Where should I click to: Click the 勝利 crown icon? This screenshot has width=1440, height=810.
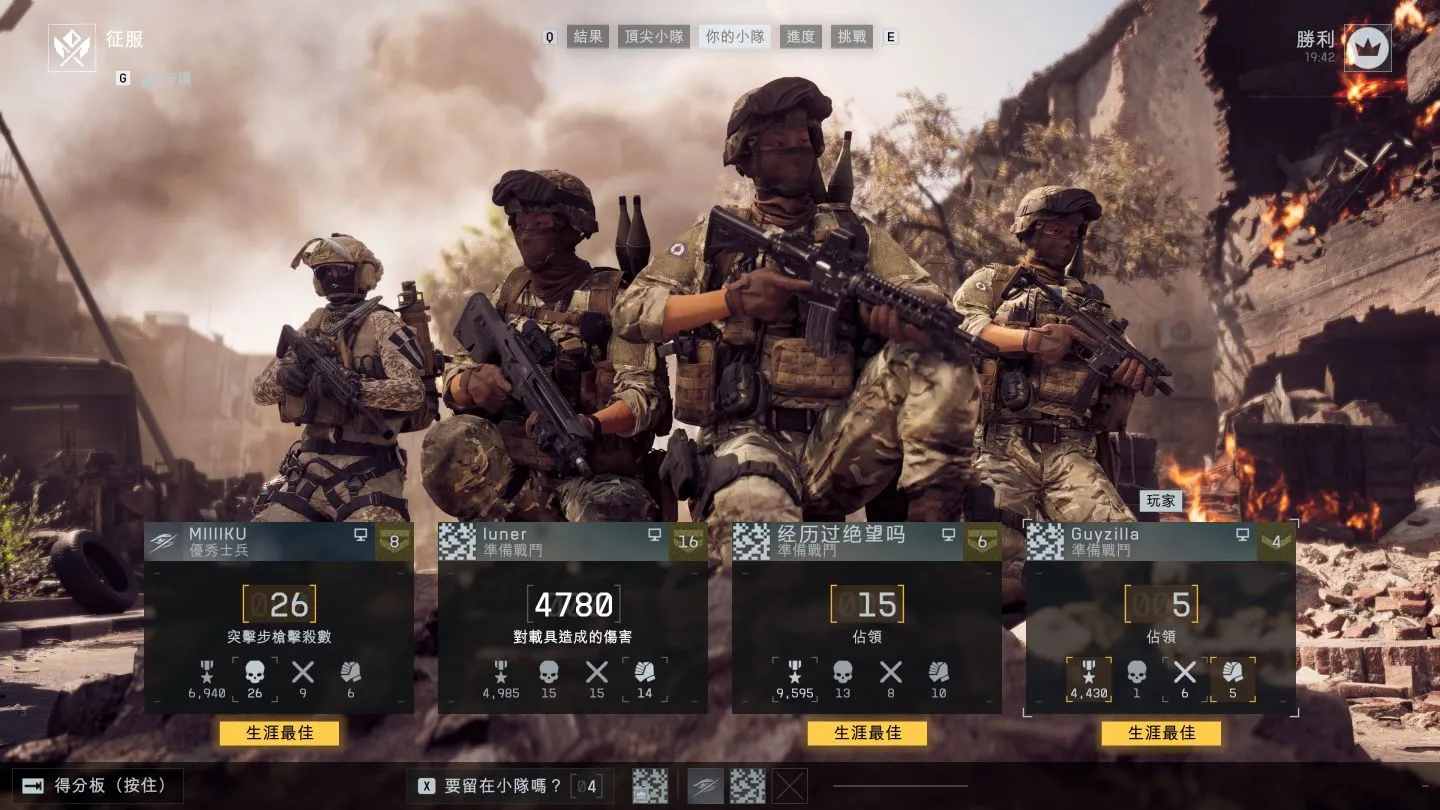click(x=1367, y=48)
